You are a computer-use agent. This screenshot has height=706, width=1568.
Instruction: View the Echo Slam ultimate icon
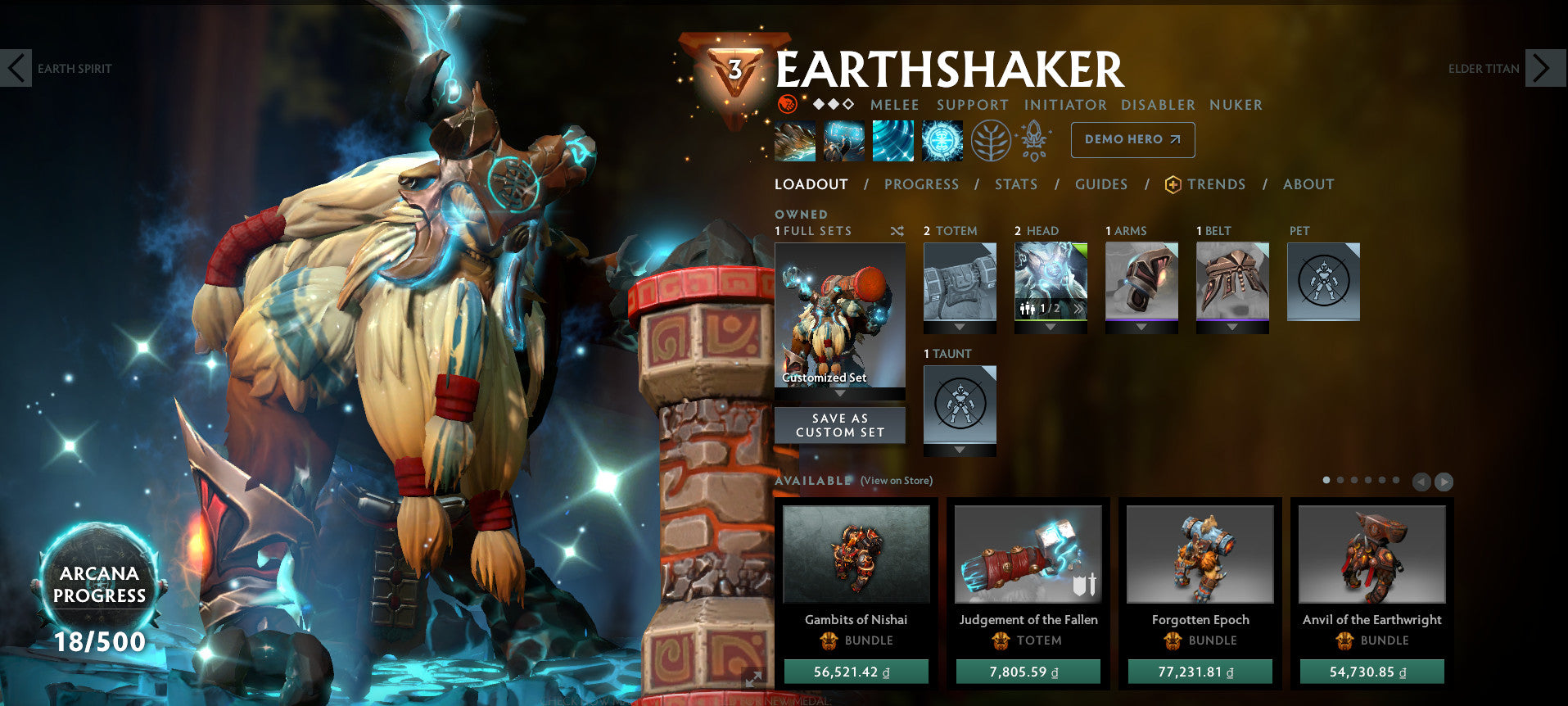tap(942, 139)
